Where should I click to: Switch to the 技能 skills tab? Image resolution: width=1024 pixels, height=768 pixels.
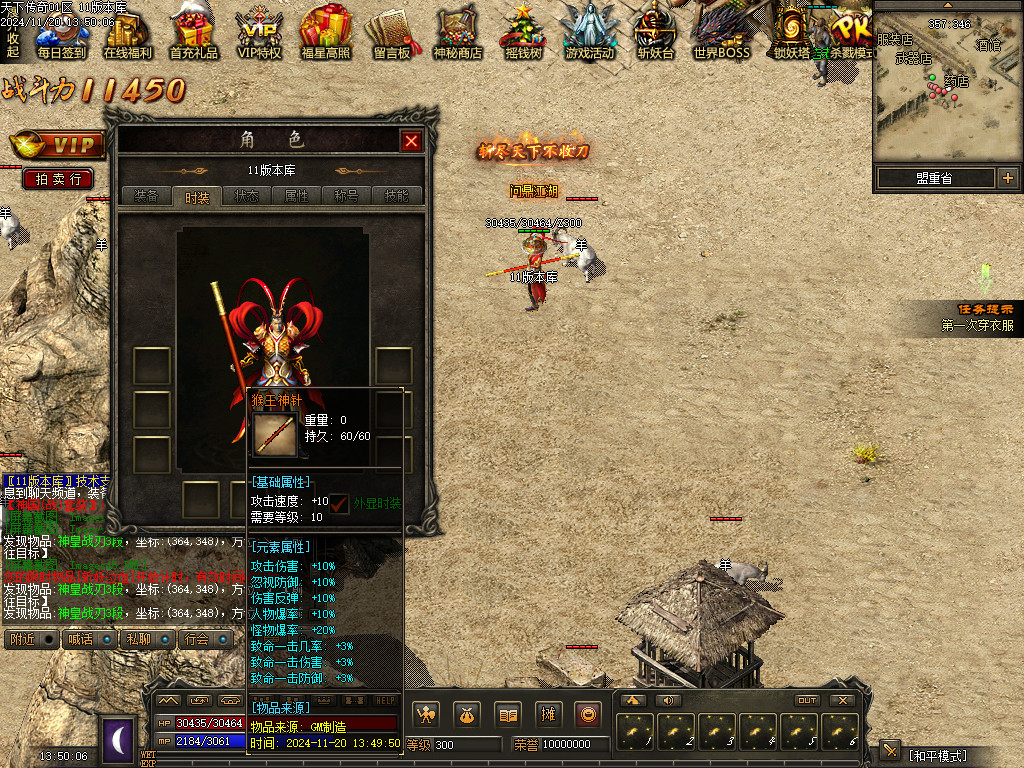pos(397,196)
